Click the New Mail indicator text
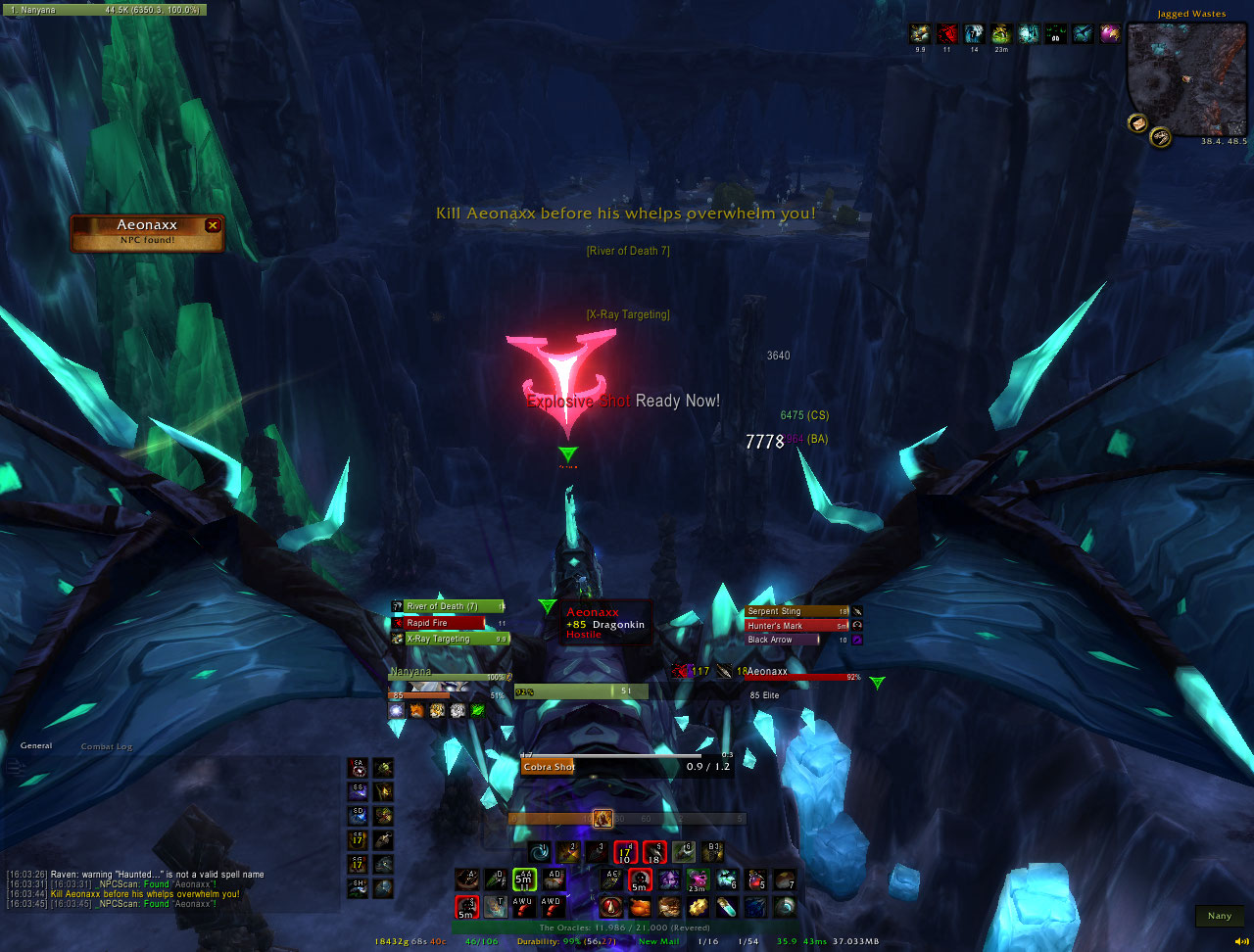Image resolution: width=1254 pixels, height=952 pixels. click(658, 941)
